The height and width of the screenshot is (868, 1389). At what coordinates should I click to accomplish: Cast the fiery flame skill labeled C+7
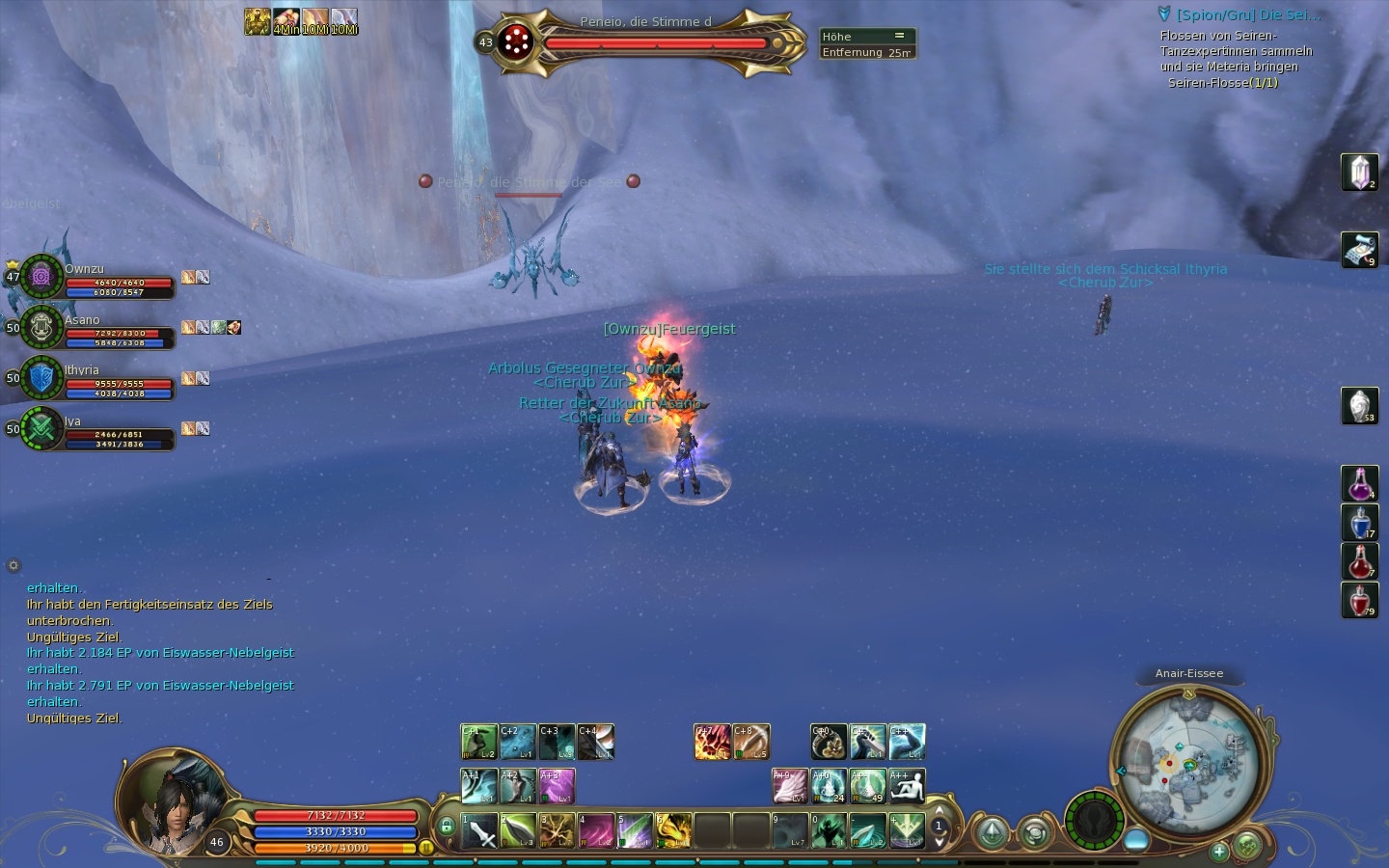pyautogui.click(x=712, y=742)
